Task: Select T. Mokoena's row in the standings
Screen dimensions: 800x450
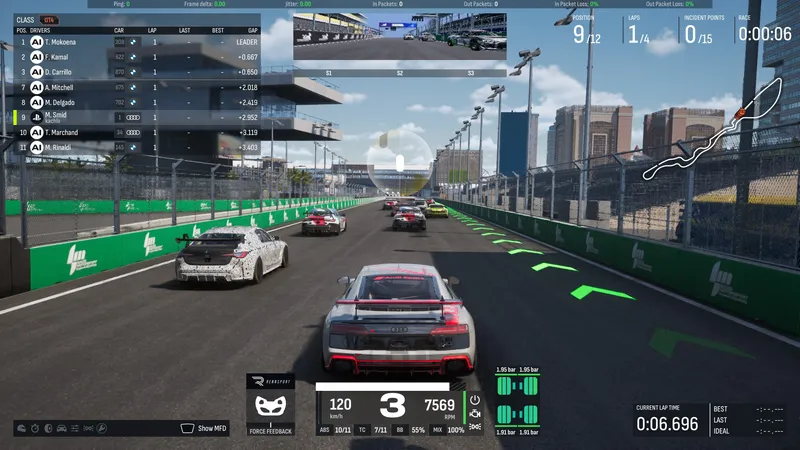Action: tap(130, 43)
